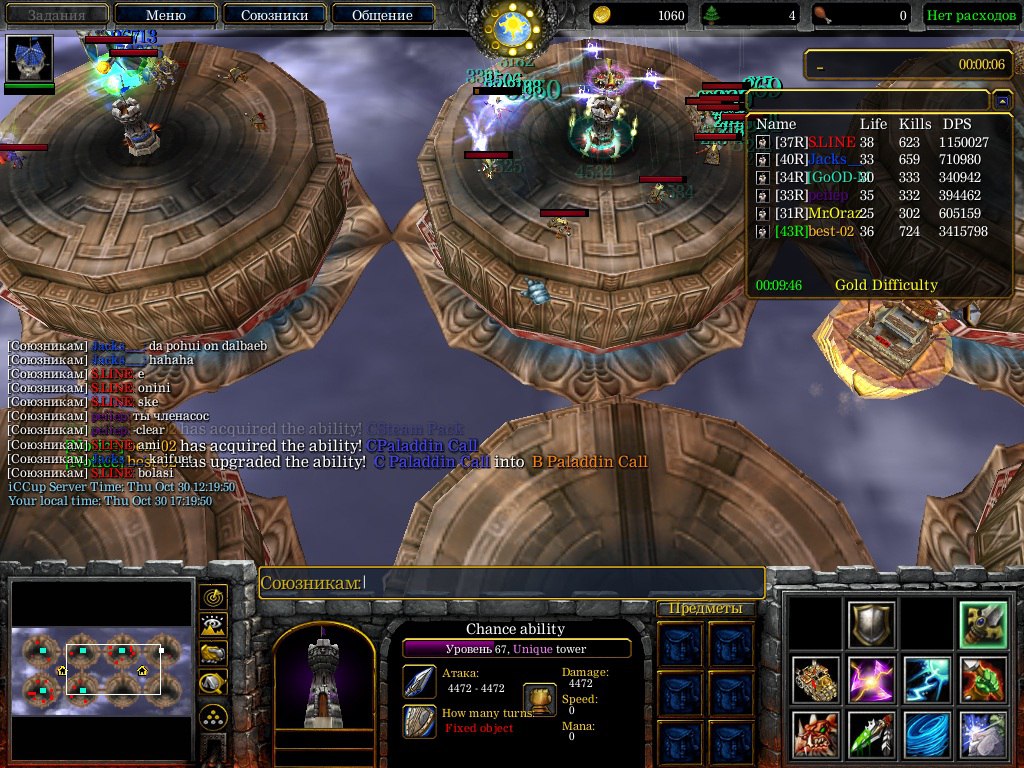Open the formation toggle button with dots
The image size is (1024, 768).
[213, 717]
